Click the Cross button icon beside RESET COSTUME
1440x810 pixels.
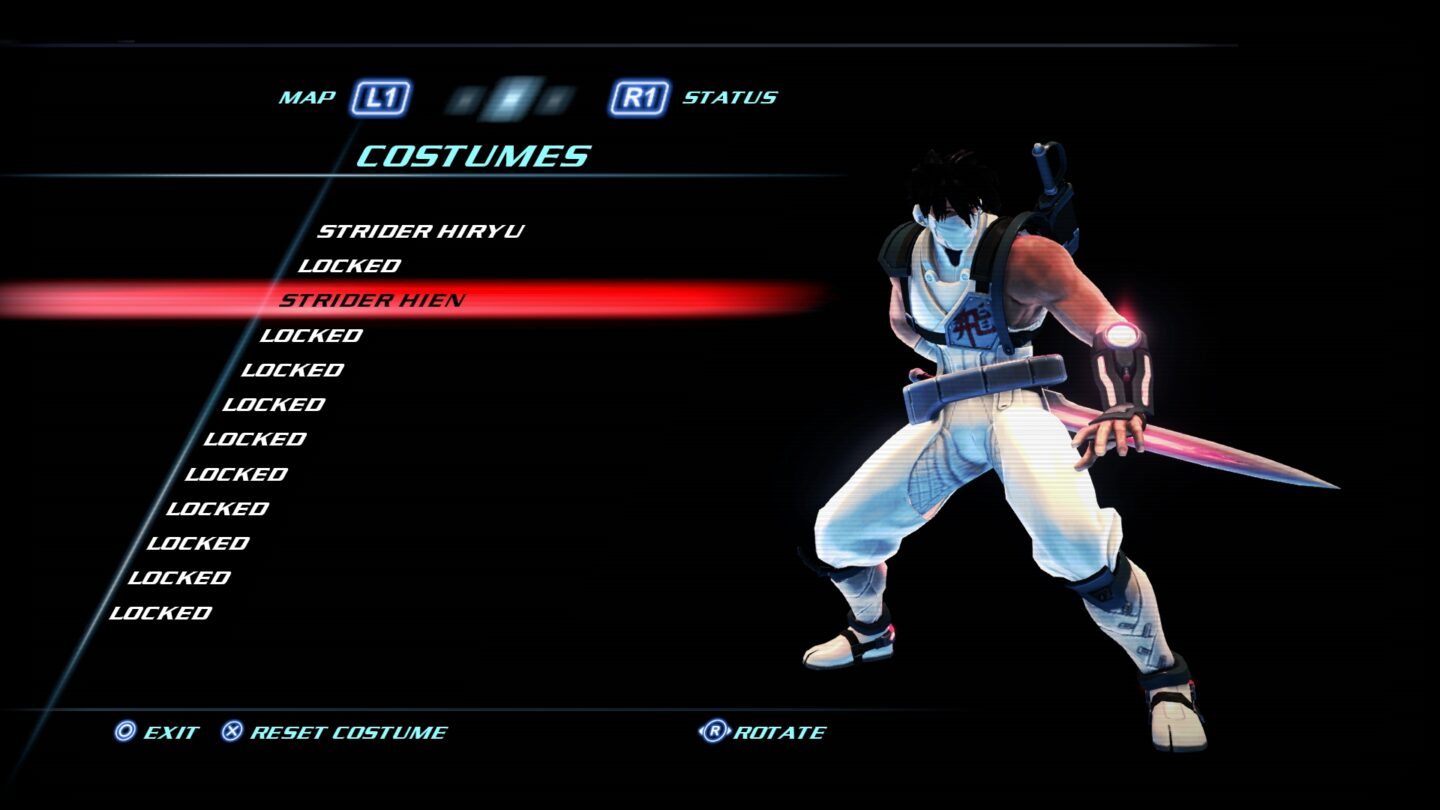(x=231, y=732)
